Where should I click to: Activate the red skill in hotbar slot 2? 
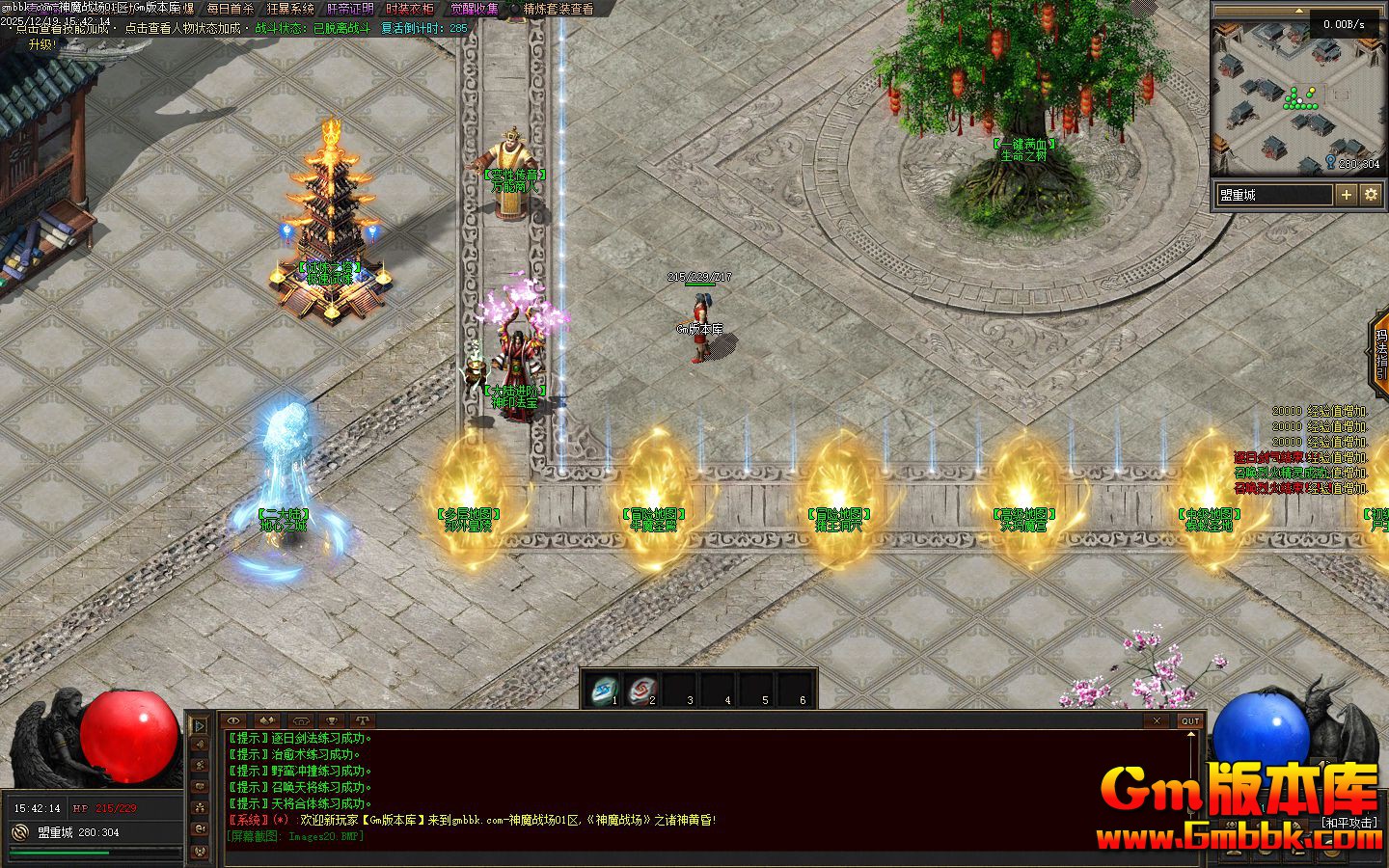point(641,690)
